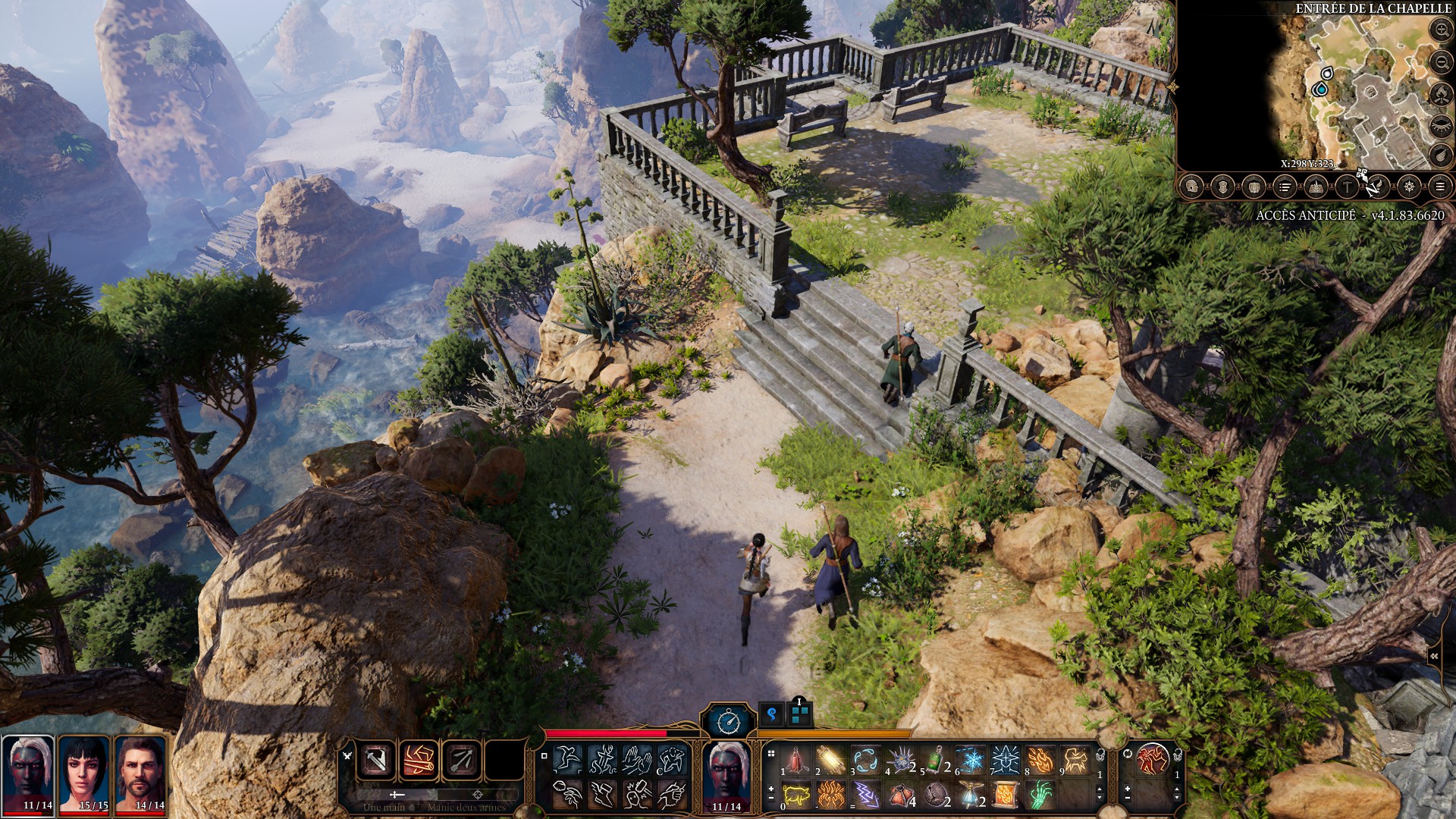1456x819 pixels.
Task: Select the green skeletal hand spell
Action: click(1040, 795)
